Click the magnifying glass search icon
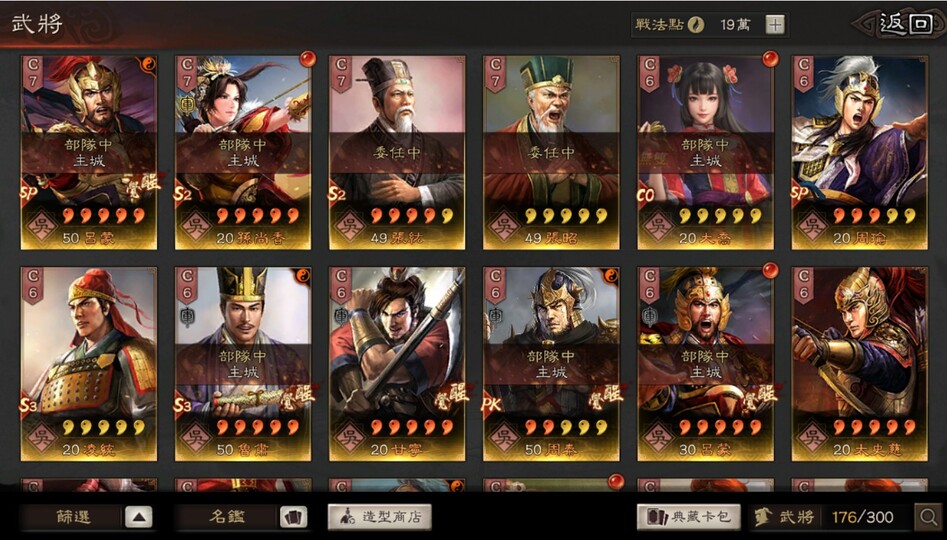The image size is (947, 540). [x=927, y=517]
